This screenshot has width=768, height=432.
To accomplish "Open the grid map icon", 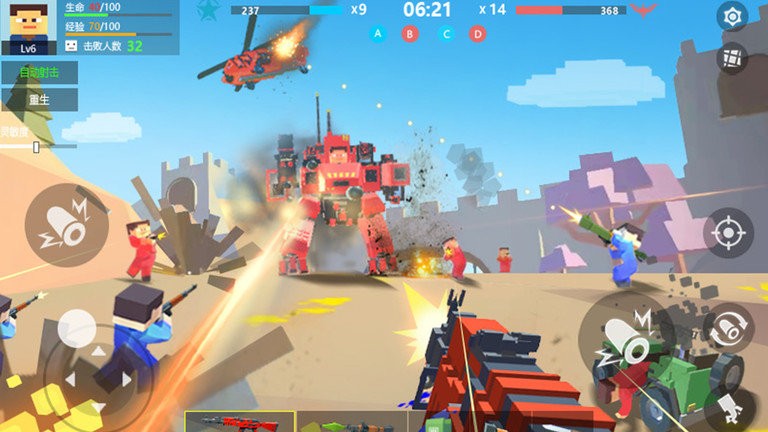I will coord(732,58).
